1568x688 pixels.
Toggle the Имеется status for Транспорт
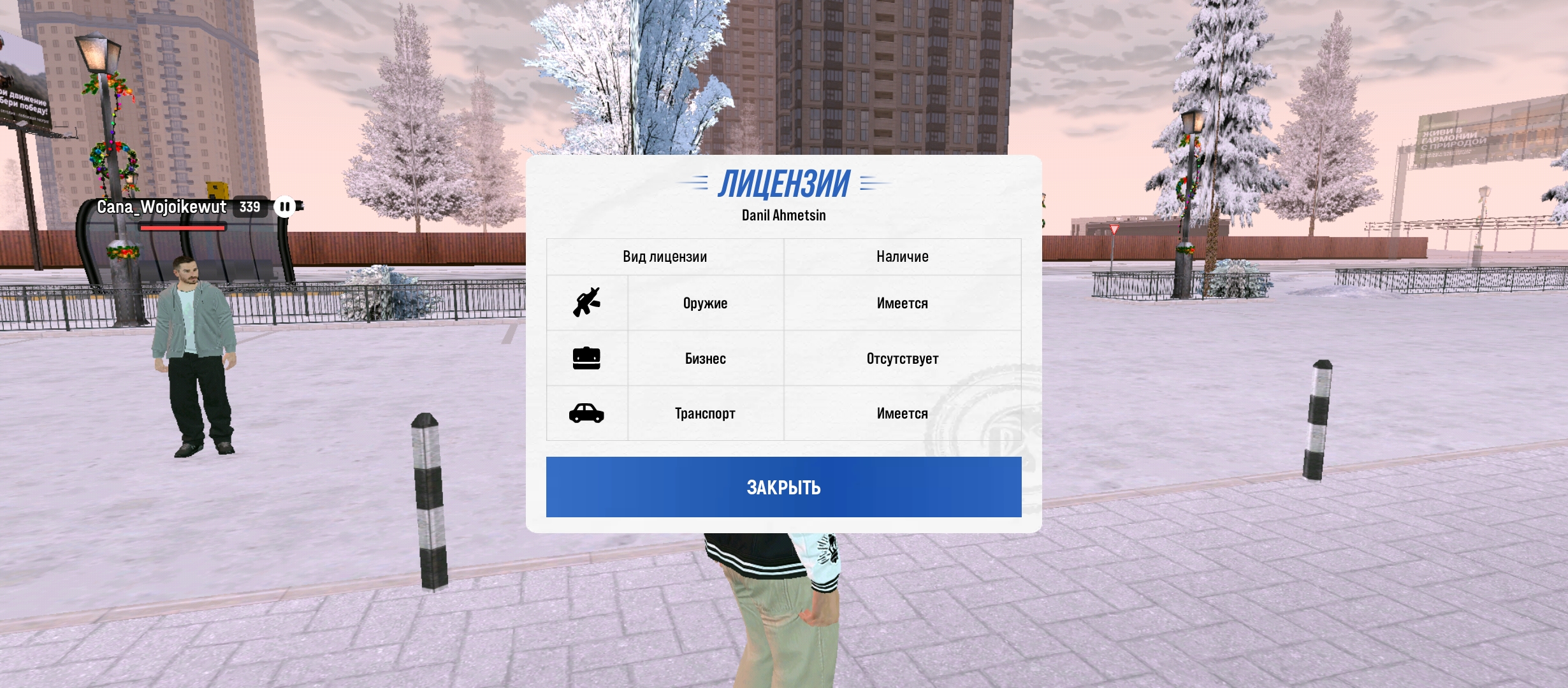click(x=902, y=413)
